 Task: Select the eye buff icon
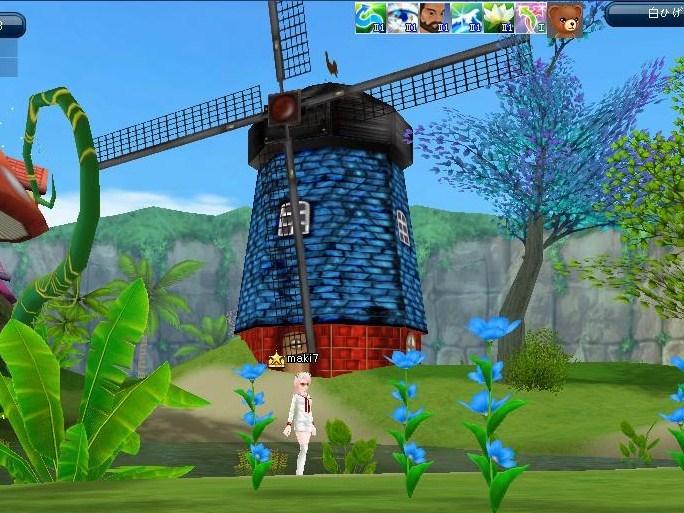point(402,18)
